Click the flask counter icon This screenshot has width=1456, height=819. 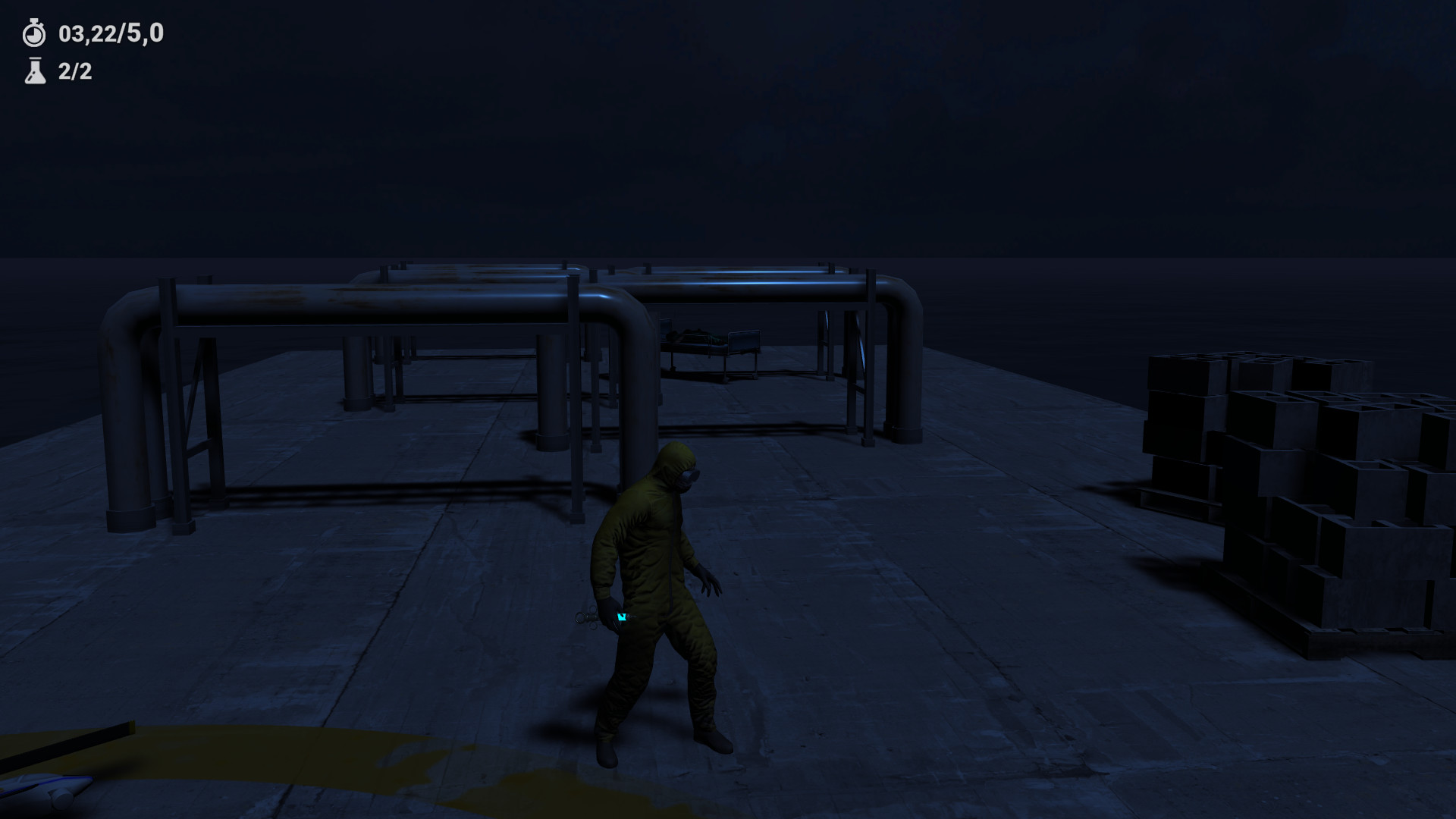point(33,74)
